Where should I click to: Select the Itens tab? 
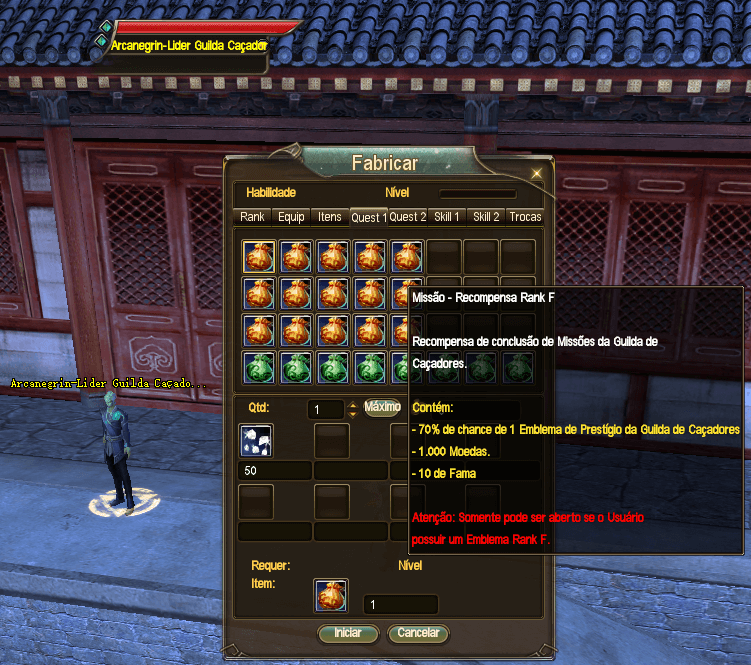tap(330, 217)
